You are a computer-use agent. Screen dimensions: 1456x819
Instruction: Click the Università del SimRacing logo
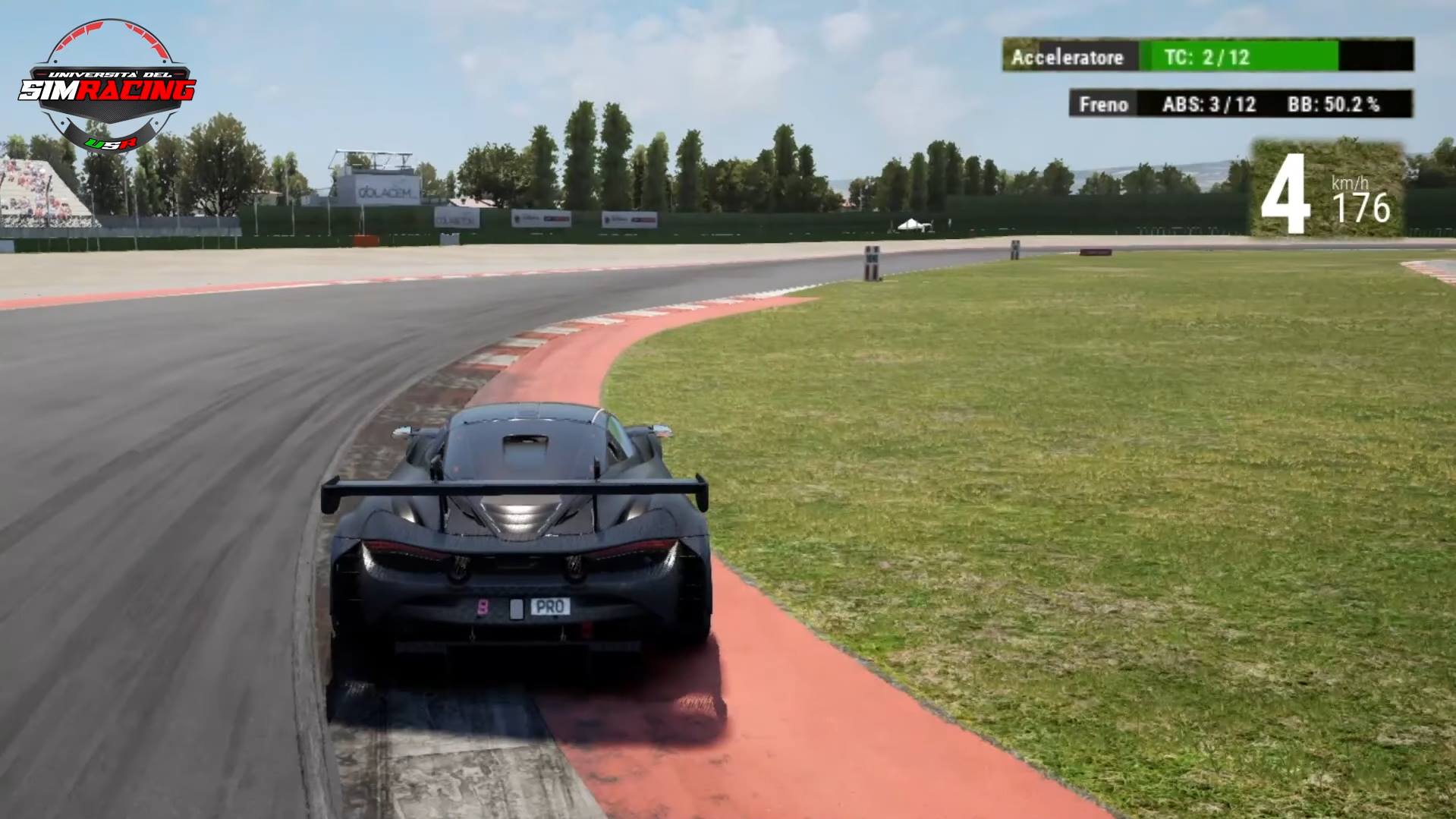click(108, 86)
